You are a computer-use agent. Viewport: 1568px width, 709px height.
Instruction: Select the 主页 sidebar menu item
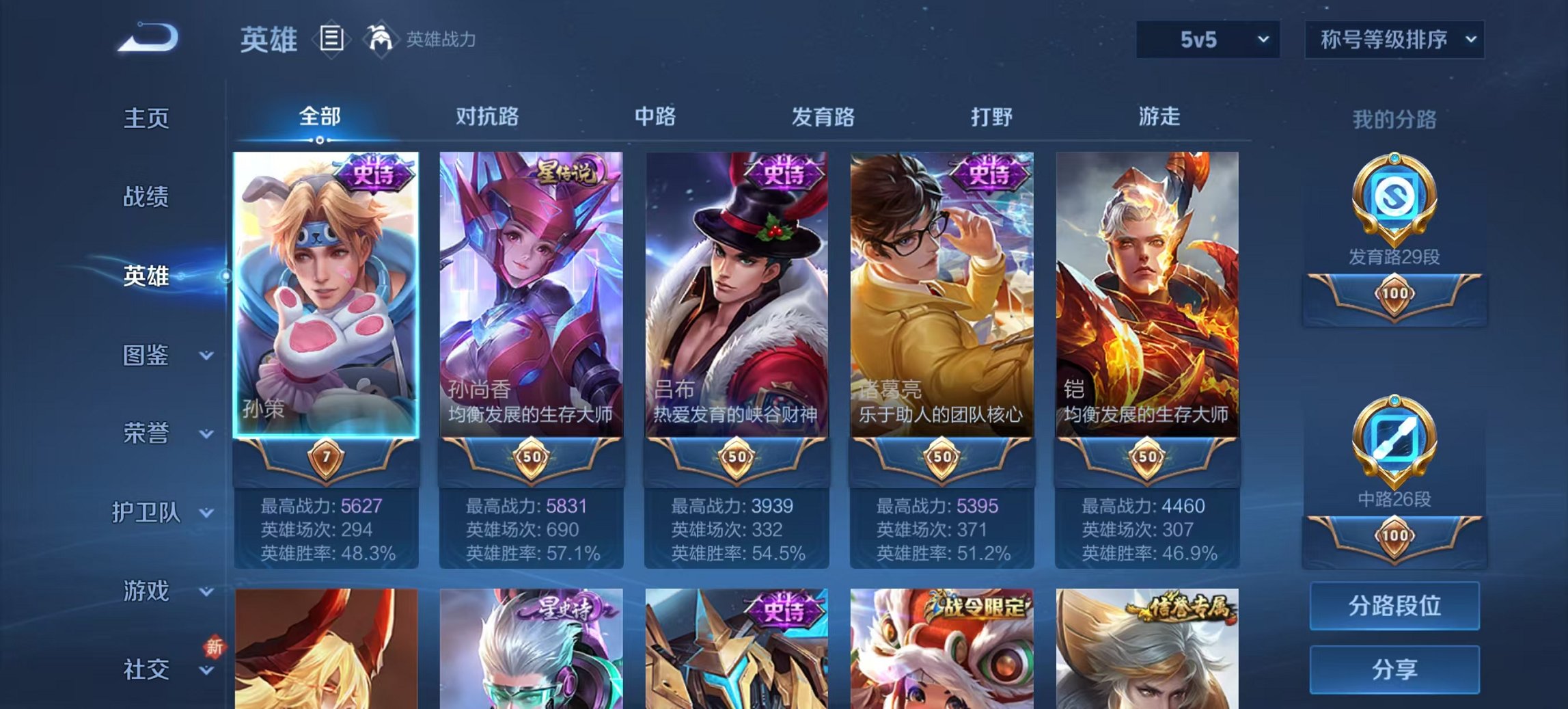(147, 119)
